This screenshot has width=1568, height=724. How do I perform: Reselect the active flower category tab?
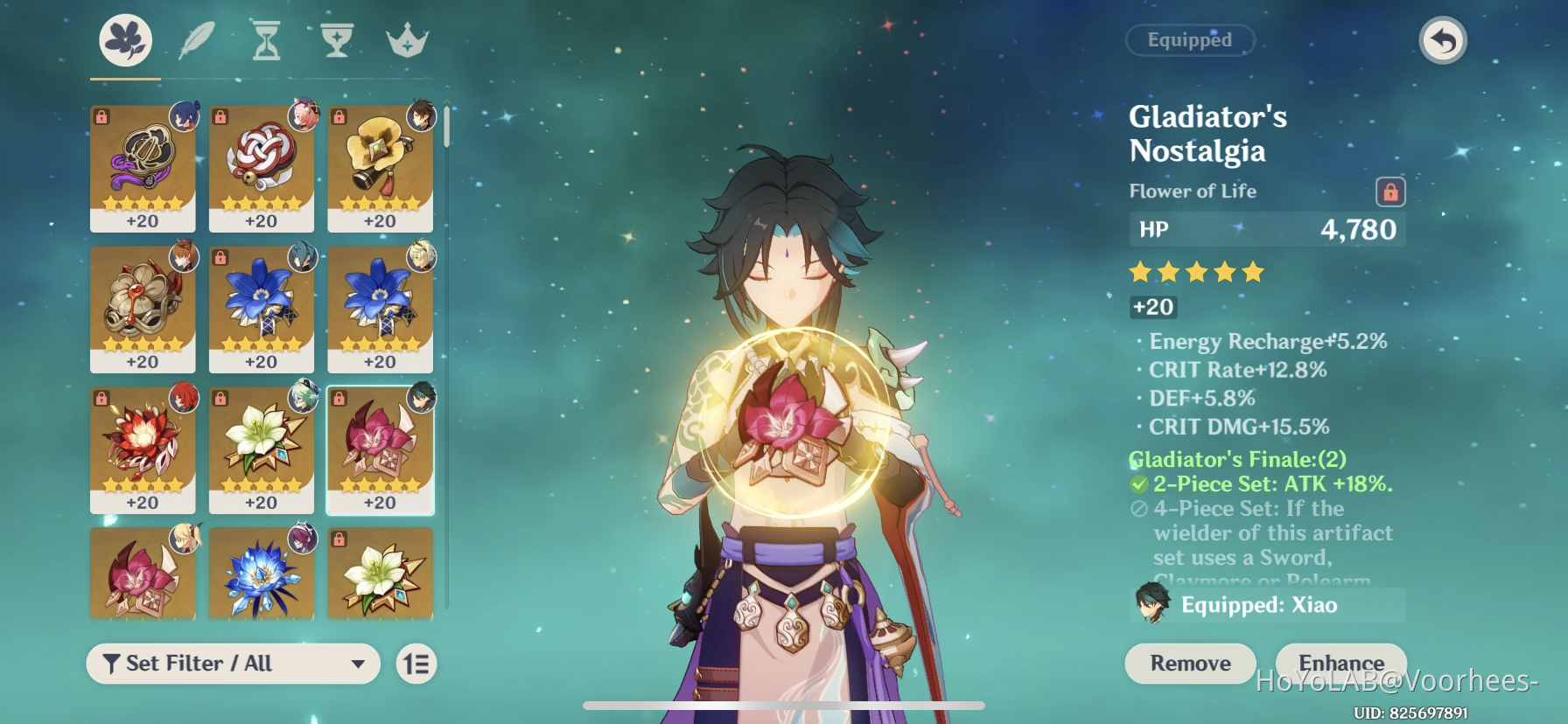pyautogui.click(x=127, y=39)
